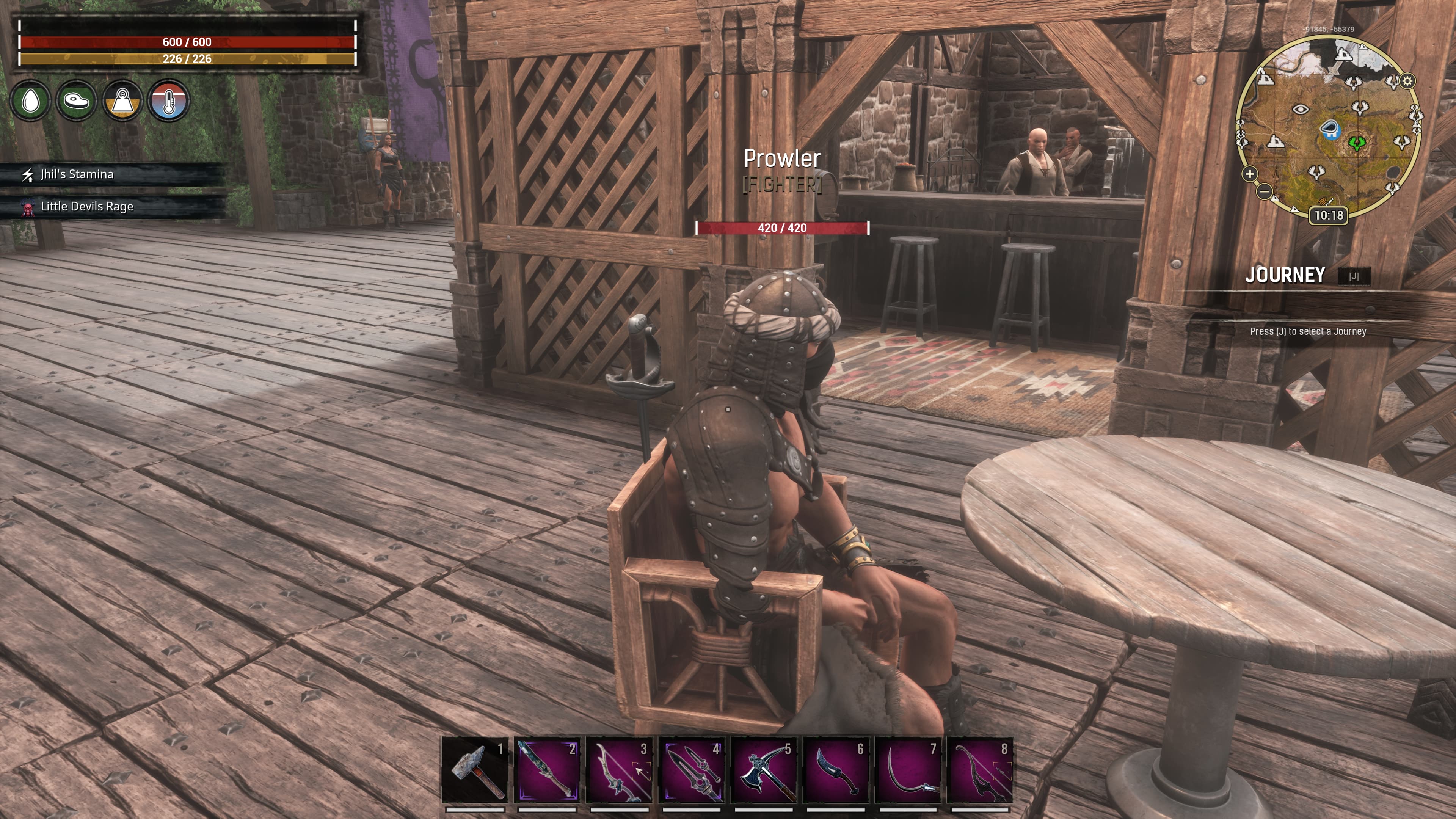Click the green antler marker on minimap

[1357, 143]
